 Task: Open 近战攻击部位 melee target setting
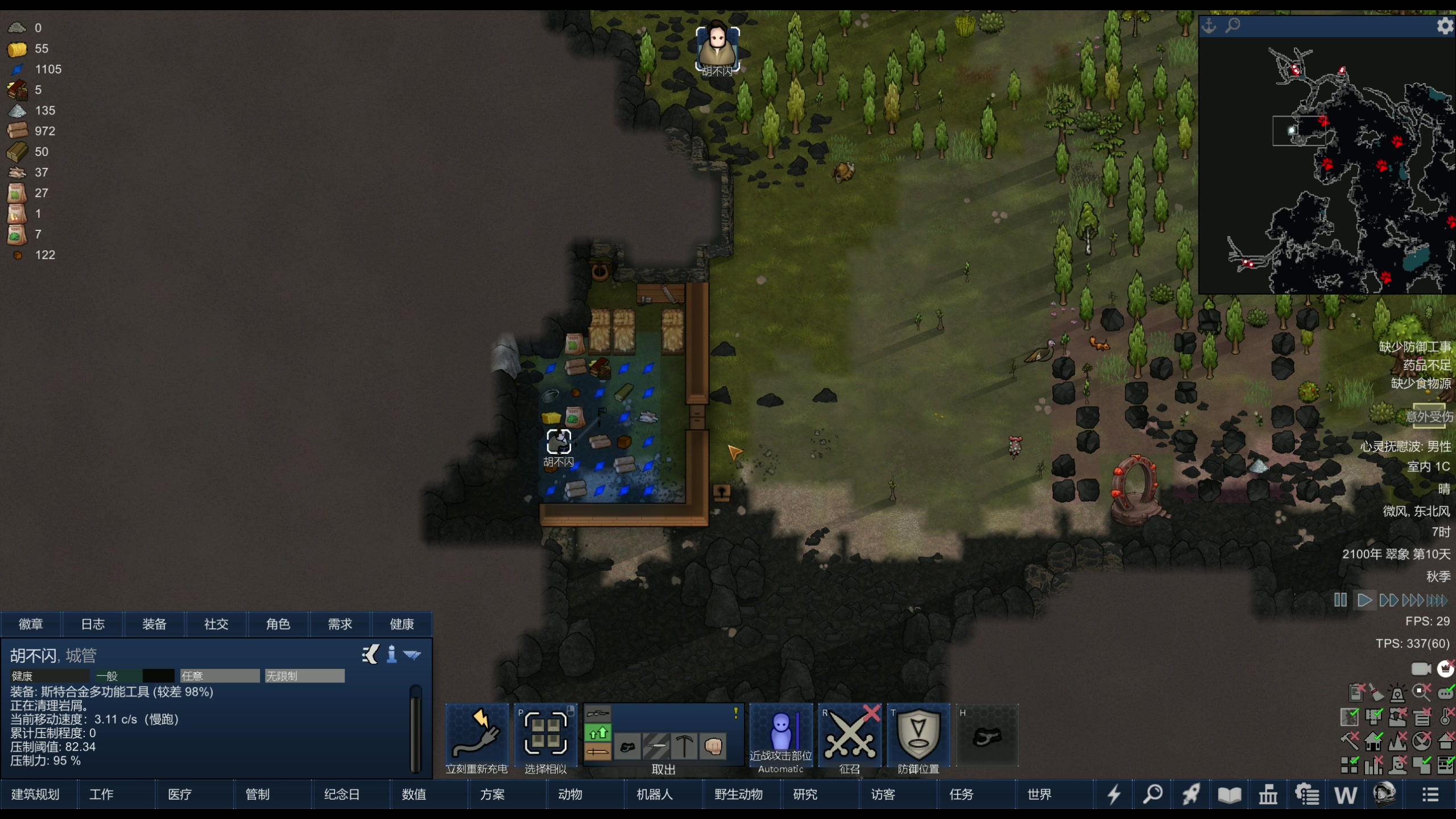[x=781, y=738]
